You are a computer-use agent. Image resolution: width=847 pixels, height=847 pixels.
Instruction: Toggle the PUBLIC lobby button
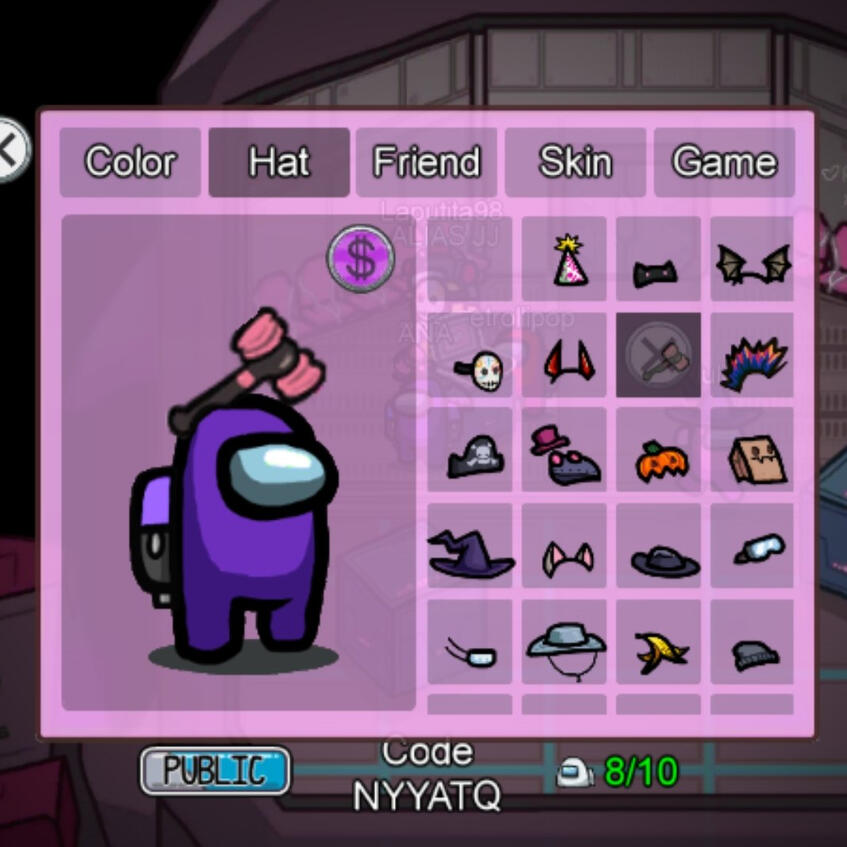tap(215, 771)
